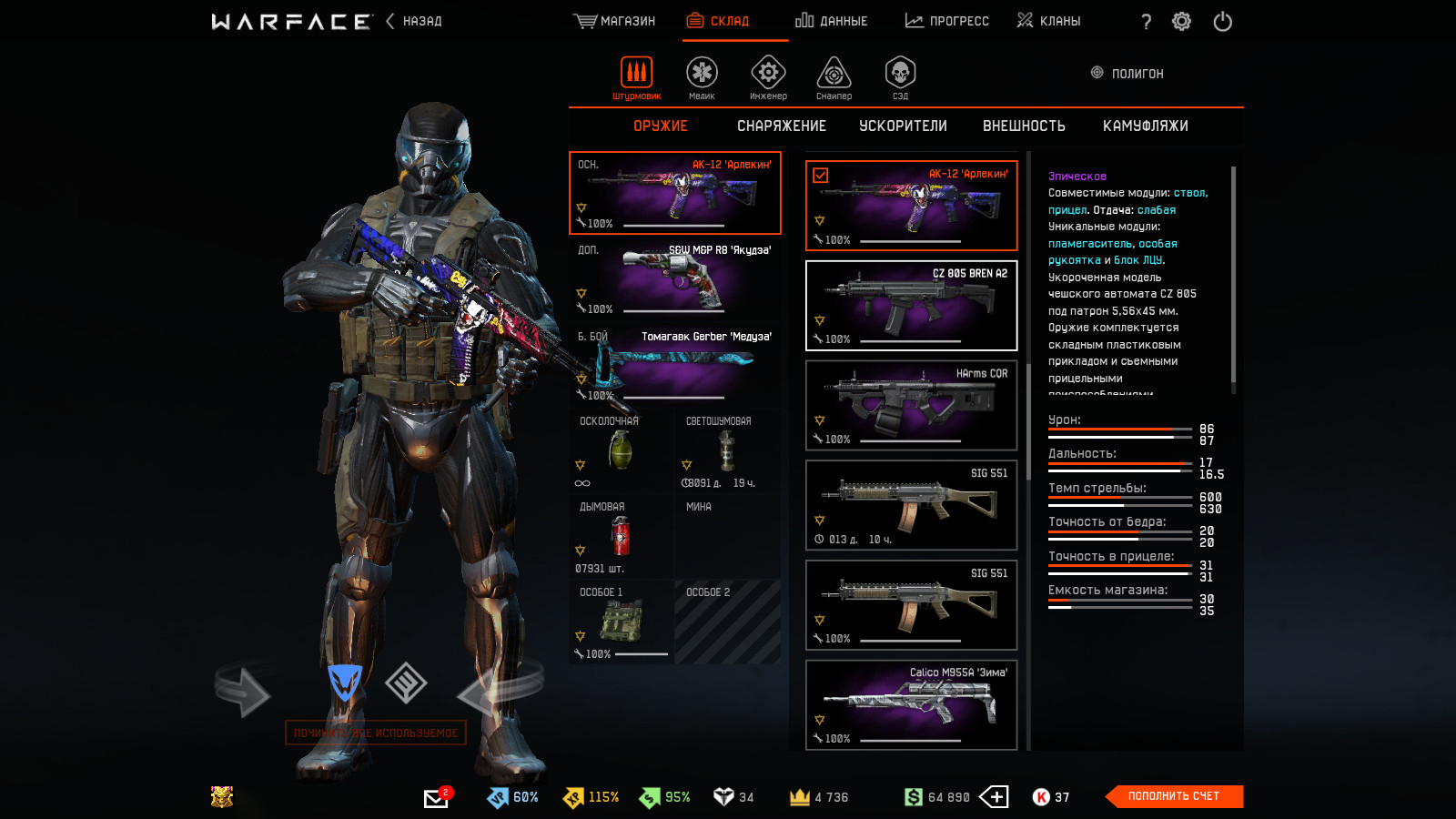The height and width of the screenshot is (819, 1456).
Task: Switch to the СЭД class
Action: (900, 76)
